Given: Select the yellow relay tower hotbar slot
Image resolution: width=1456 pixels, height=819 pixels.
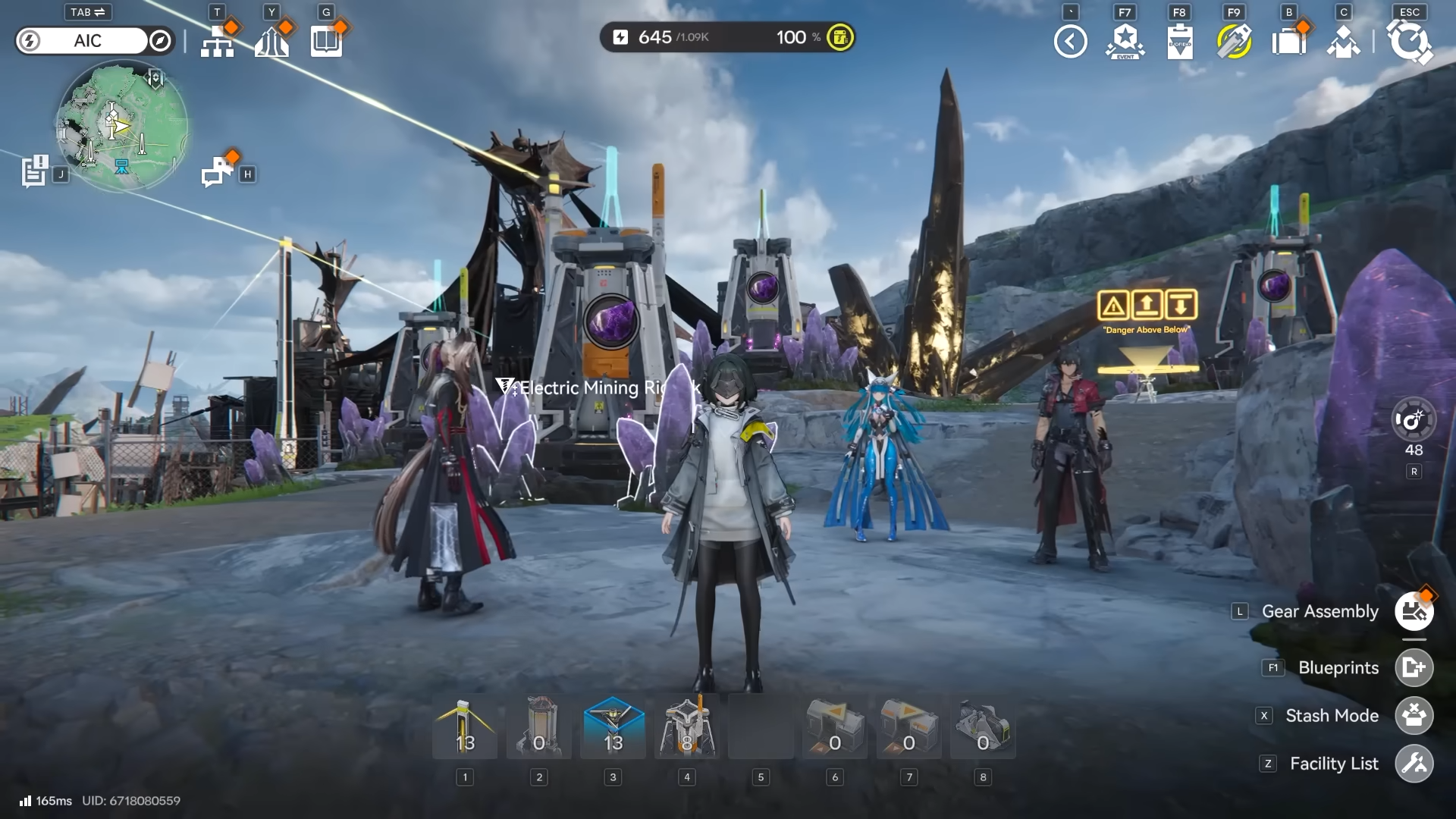Looking at the screenshot, I should [465, 728].
